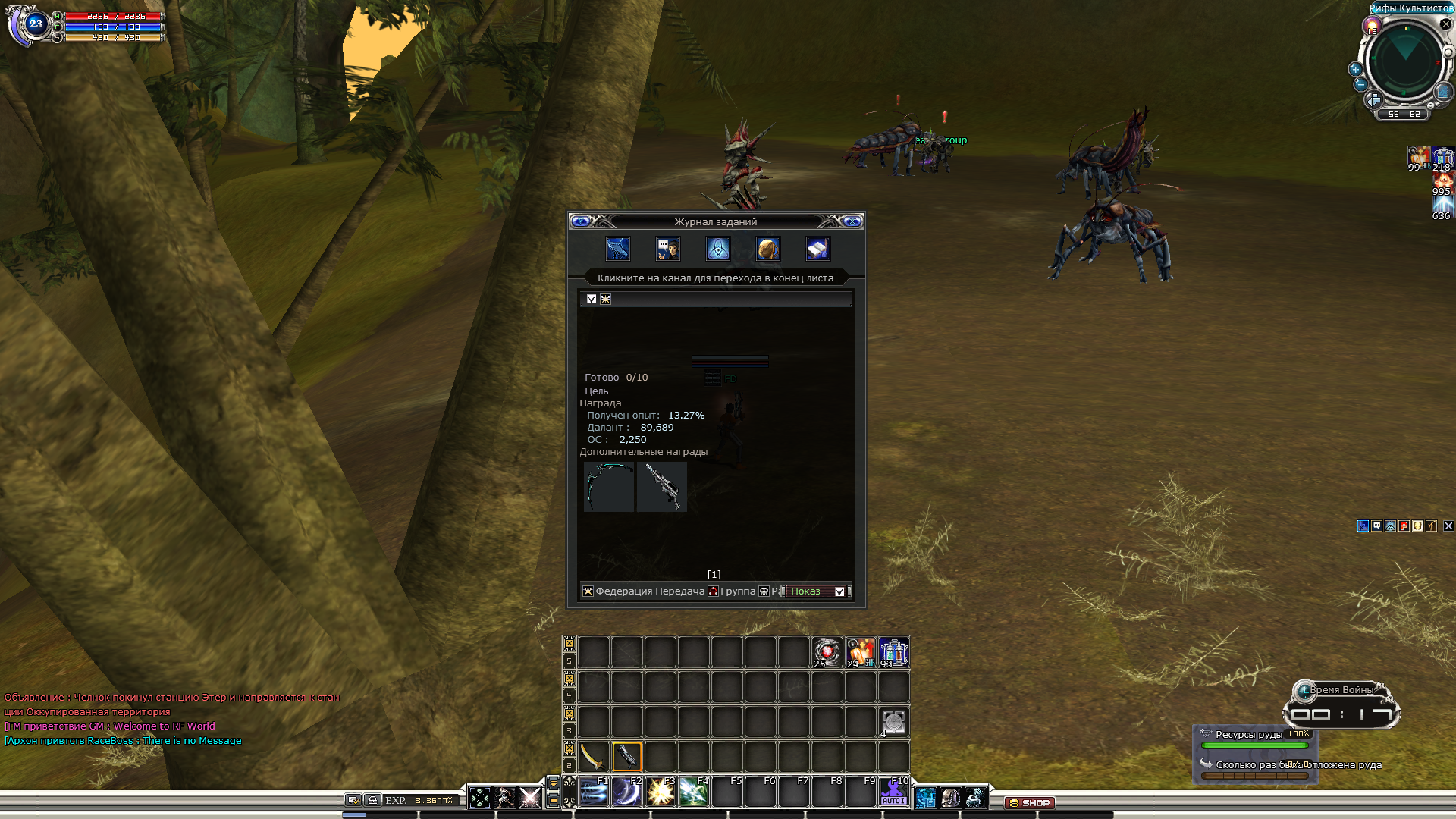The width and height of the screenshot is (1456, 819).
Task: Close the minimap radar
Action: [1445, 24]
